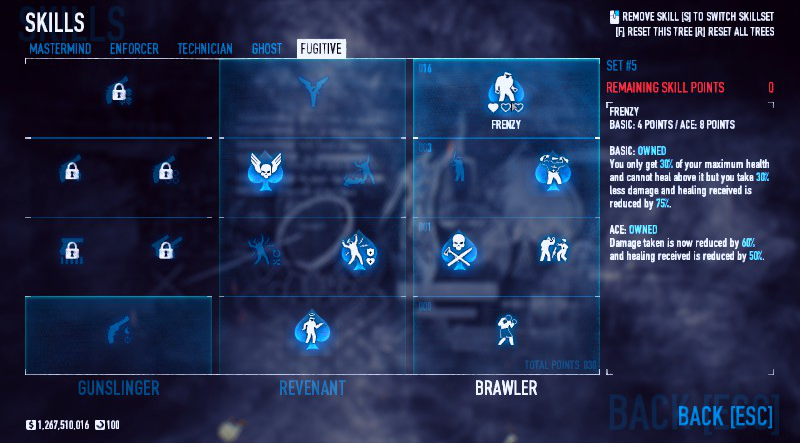The height and width of the screenshot is (443, 800).
Task: Choose the winged skull spade skill
Action: point(262,171)
